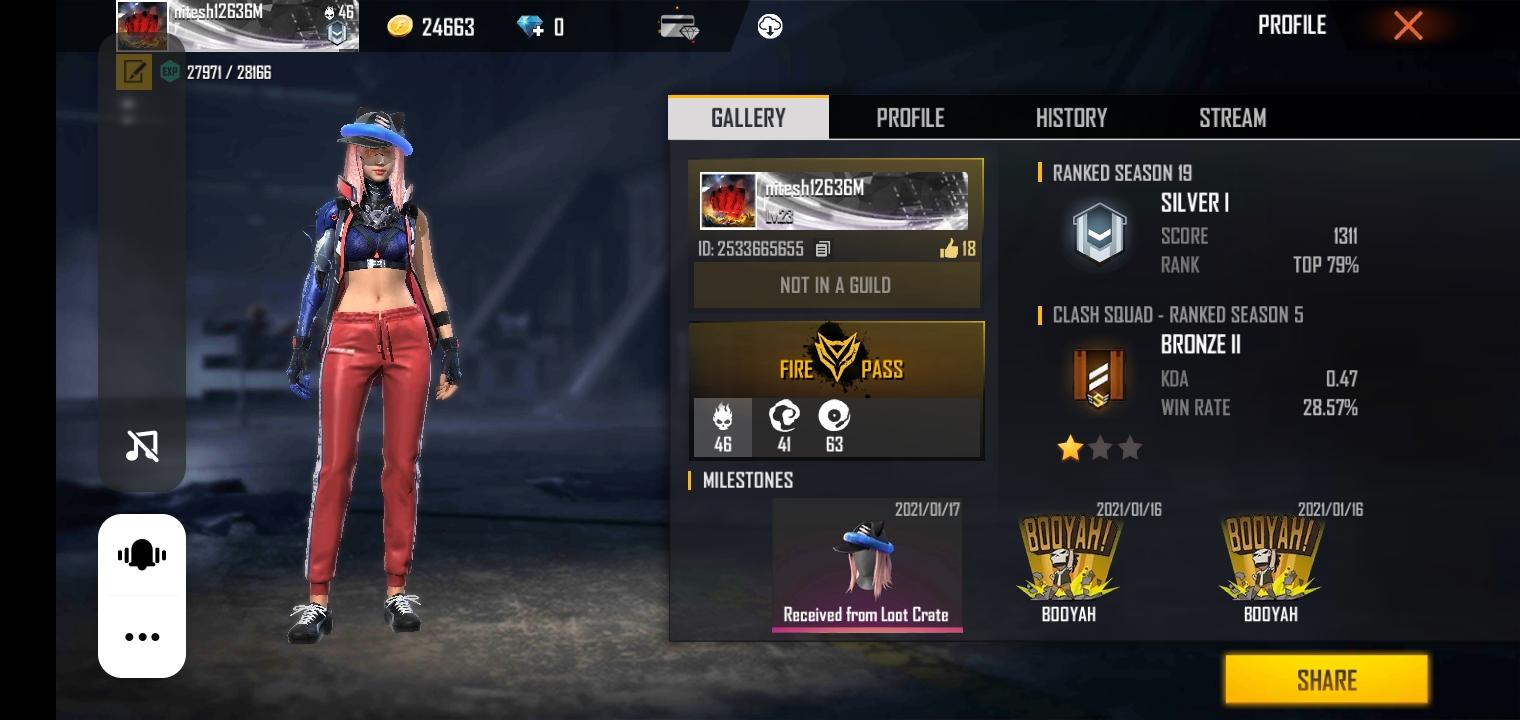1520x720 pixels.
Task: Open the Fire Pass banner
Action: point(836,360)
